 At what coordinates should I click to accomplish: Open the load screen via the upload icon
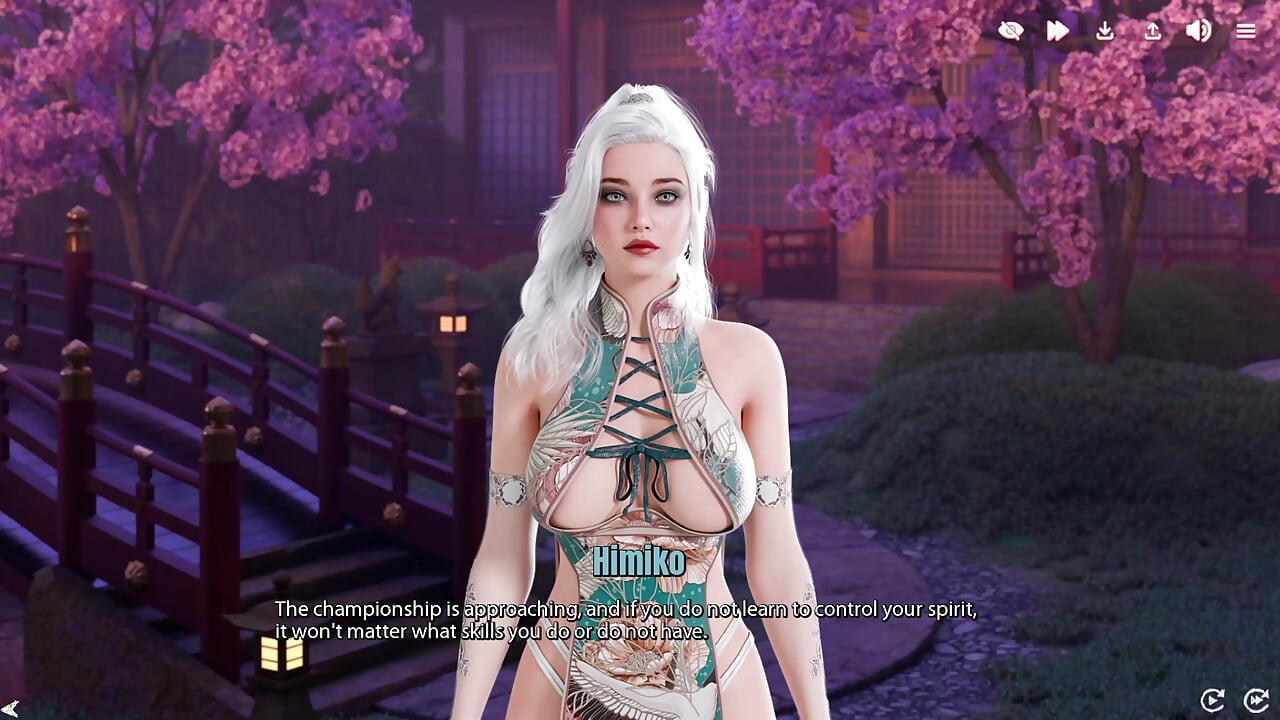click(1151, 31)
